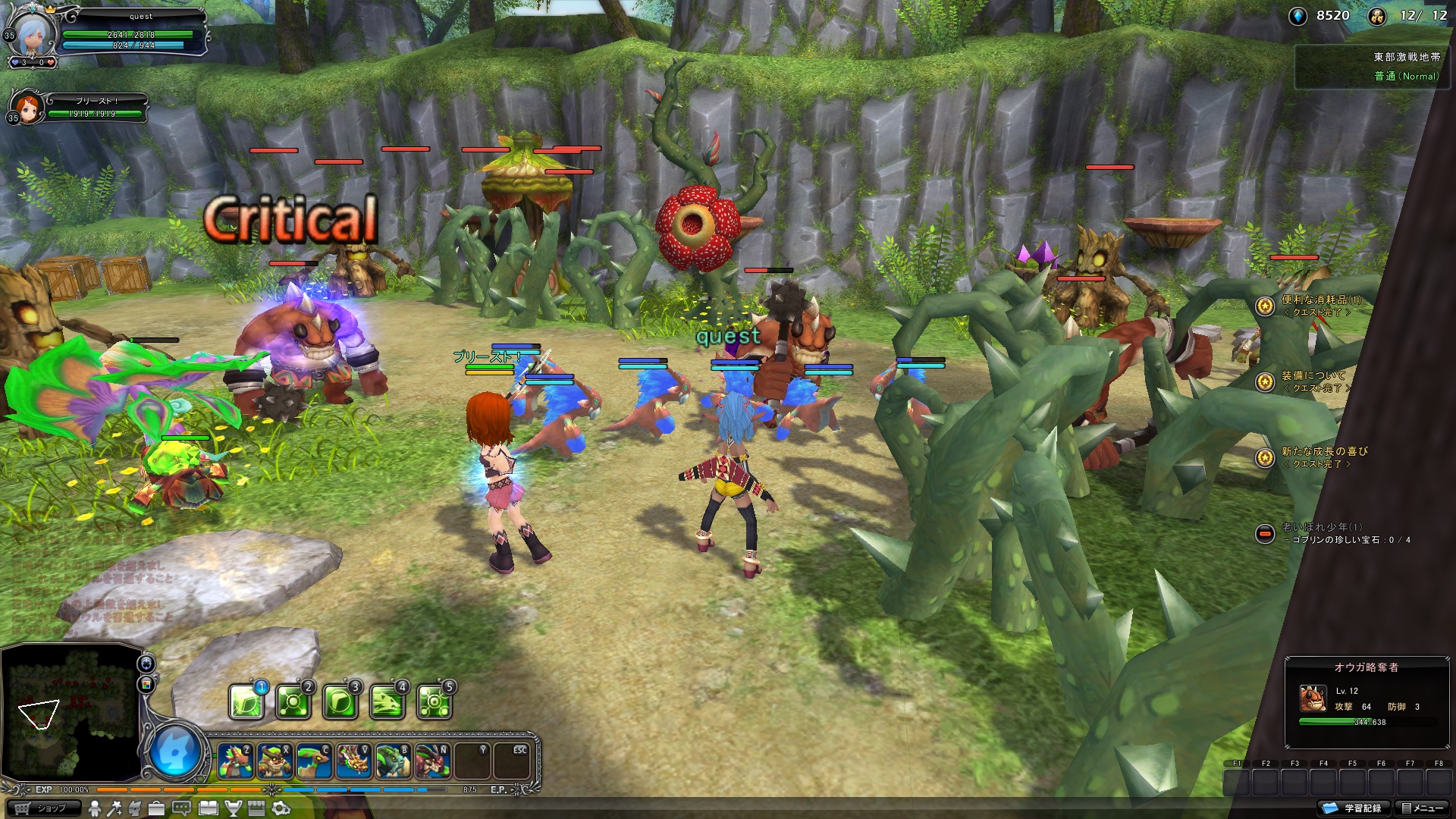1456x819 pixels.
Task: Open the メニュー menu button
Action: pos(1422,808)
